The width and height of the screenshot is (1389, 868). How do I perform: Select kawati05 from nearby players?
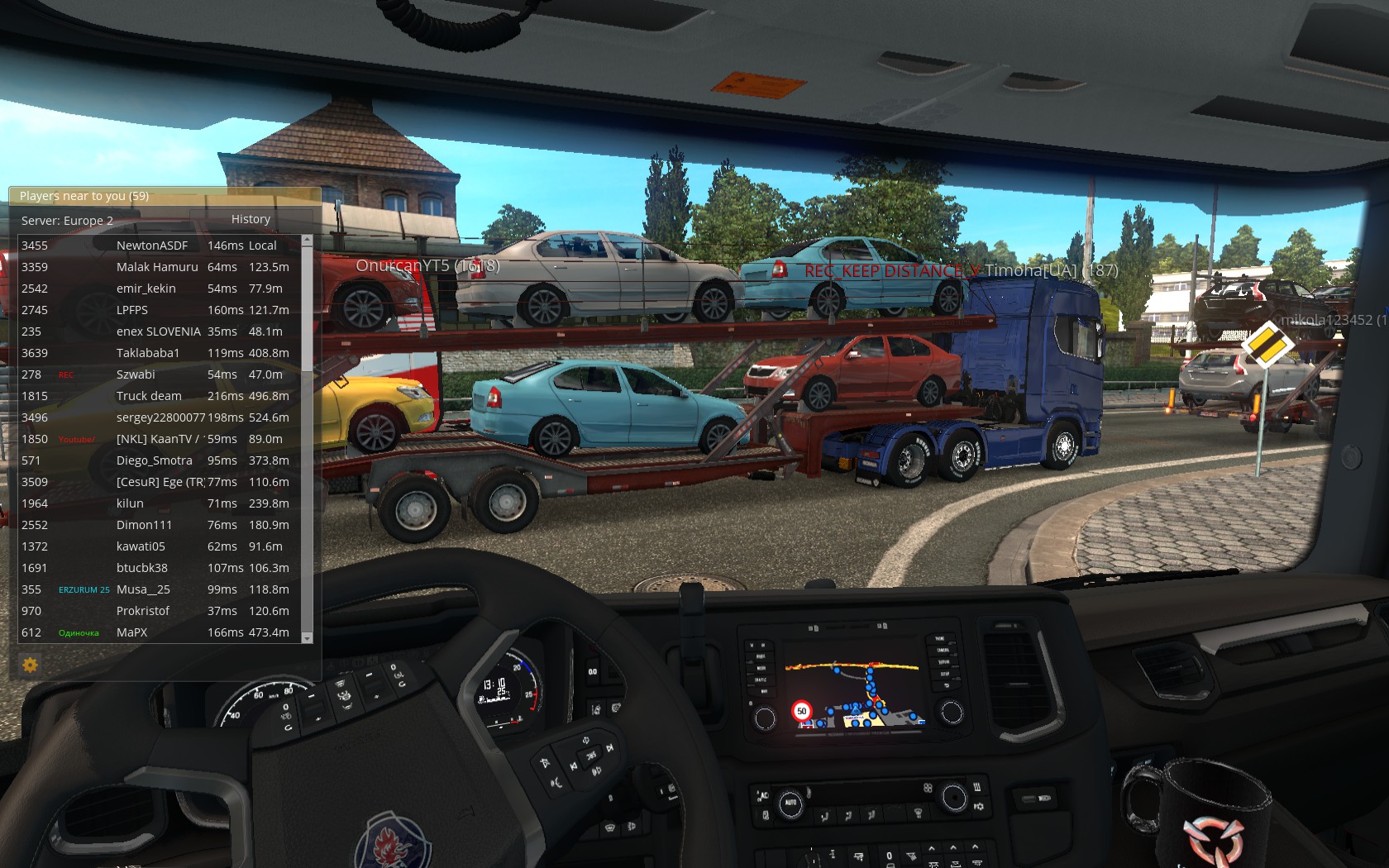[x=141, y=546]
